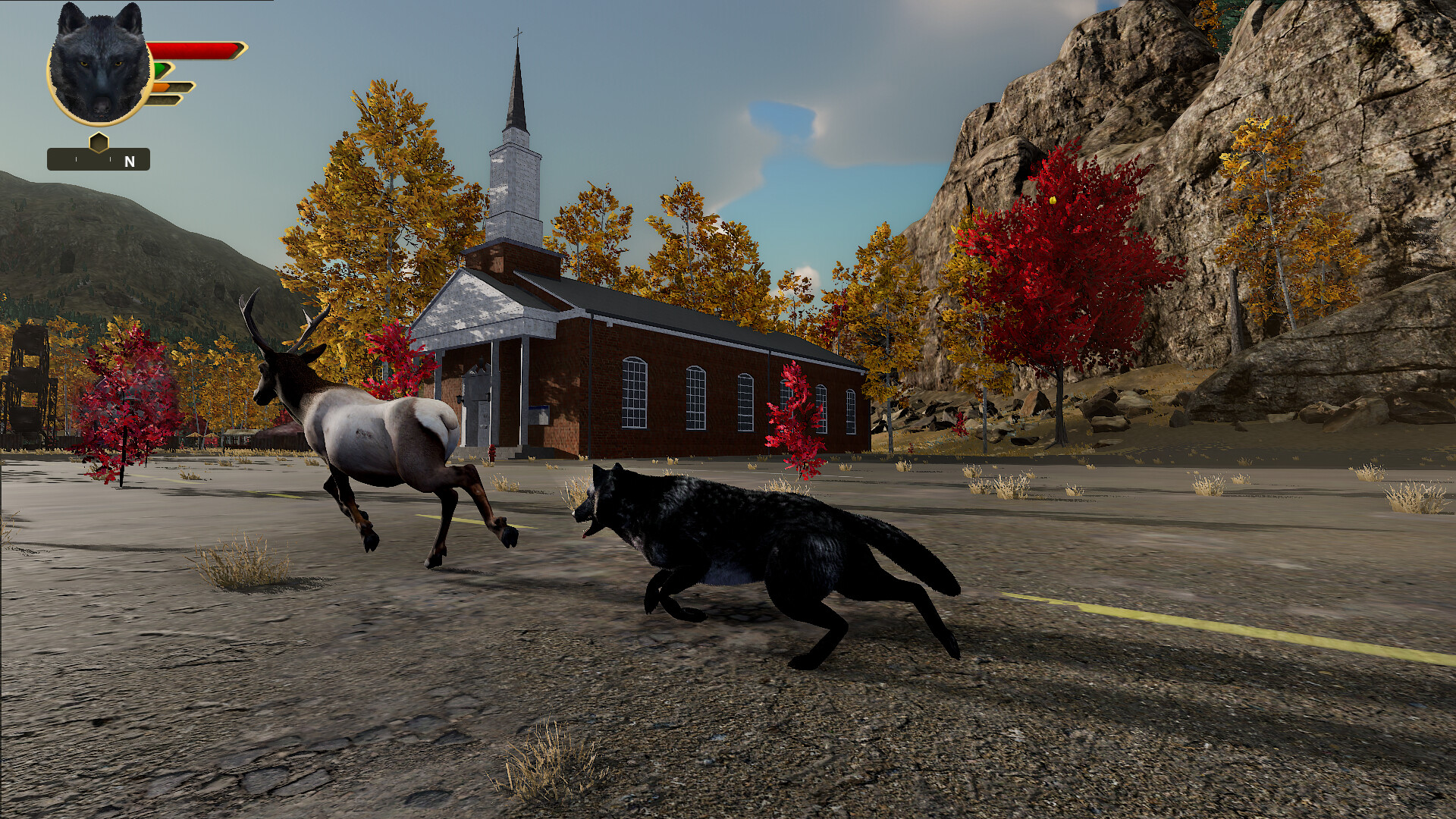
Task: Click the notice board beside the church entrance
Action: pyautogui.click(x=539, y=414)
